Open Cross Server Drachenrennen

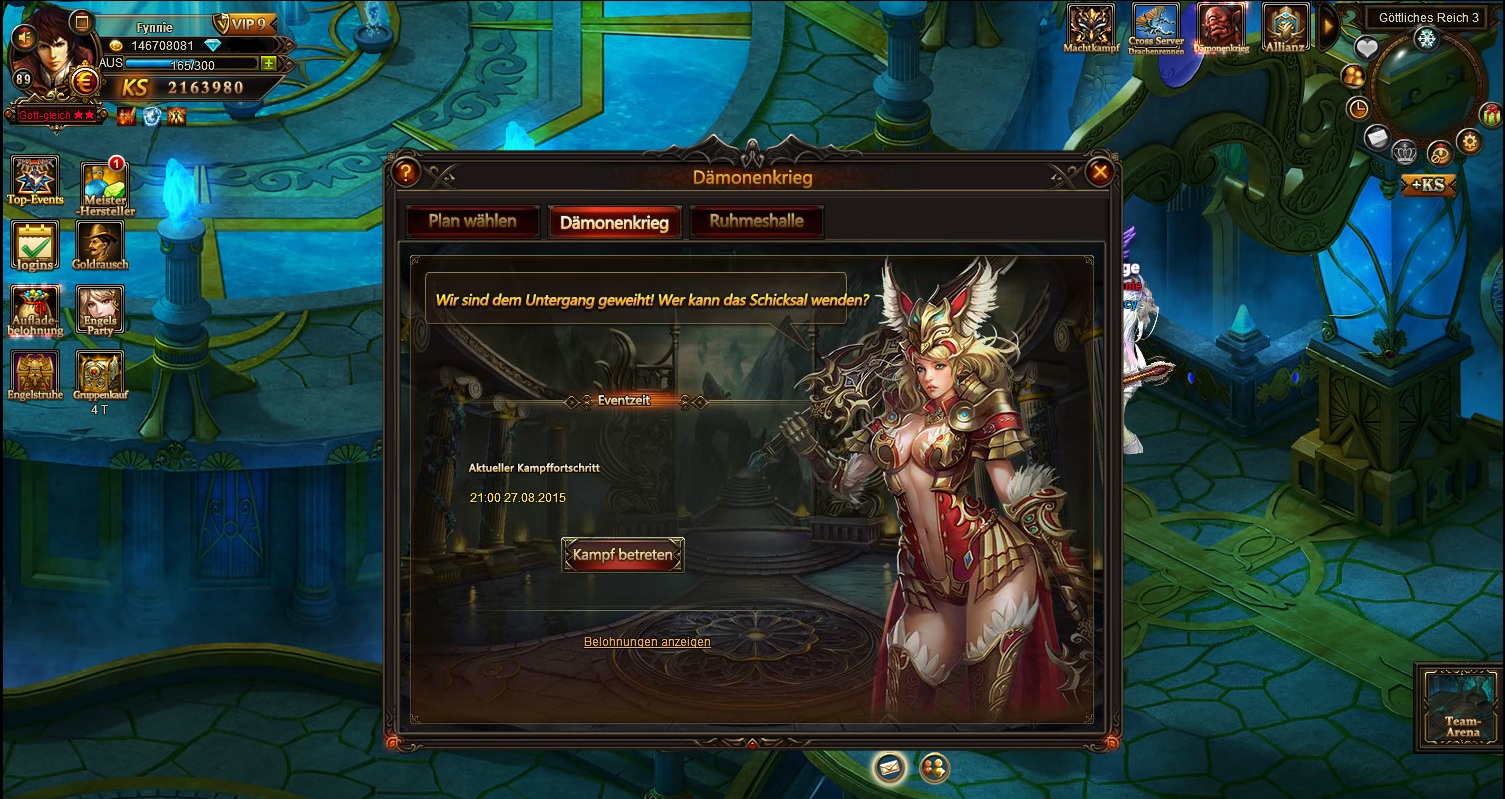(x=1155, y=28)
